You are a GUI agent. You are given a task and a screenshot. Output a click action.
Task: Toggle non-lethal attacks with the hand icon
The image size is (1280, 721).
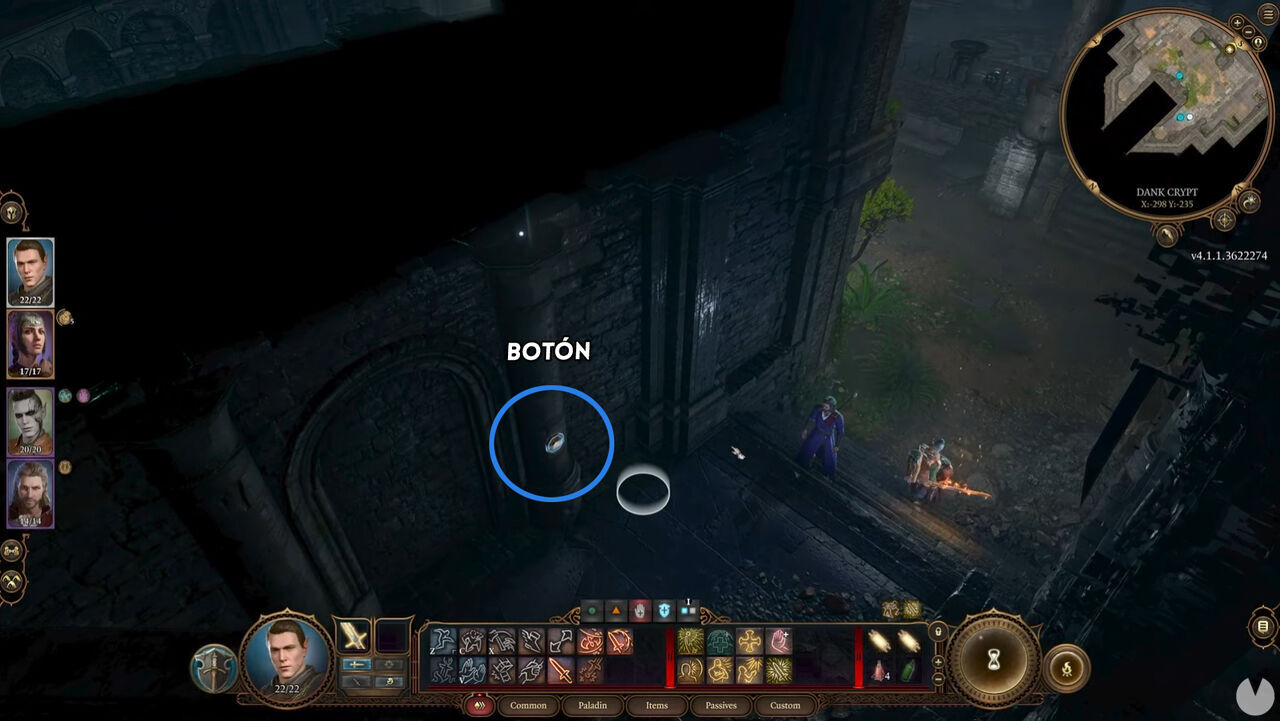[x=639, y=611]
